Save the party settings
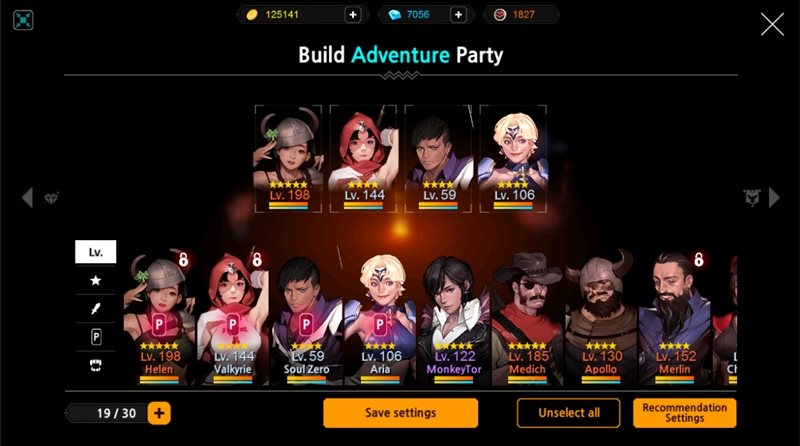 pyautogui.click(x=400, y=413)
